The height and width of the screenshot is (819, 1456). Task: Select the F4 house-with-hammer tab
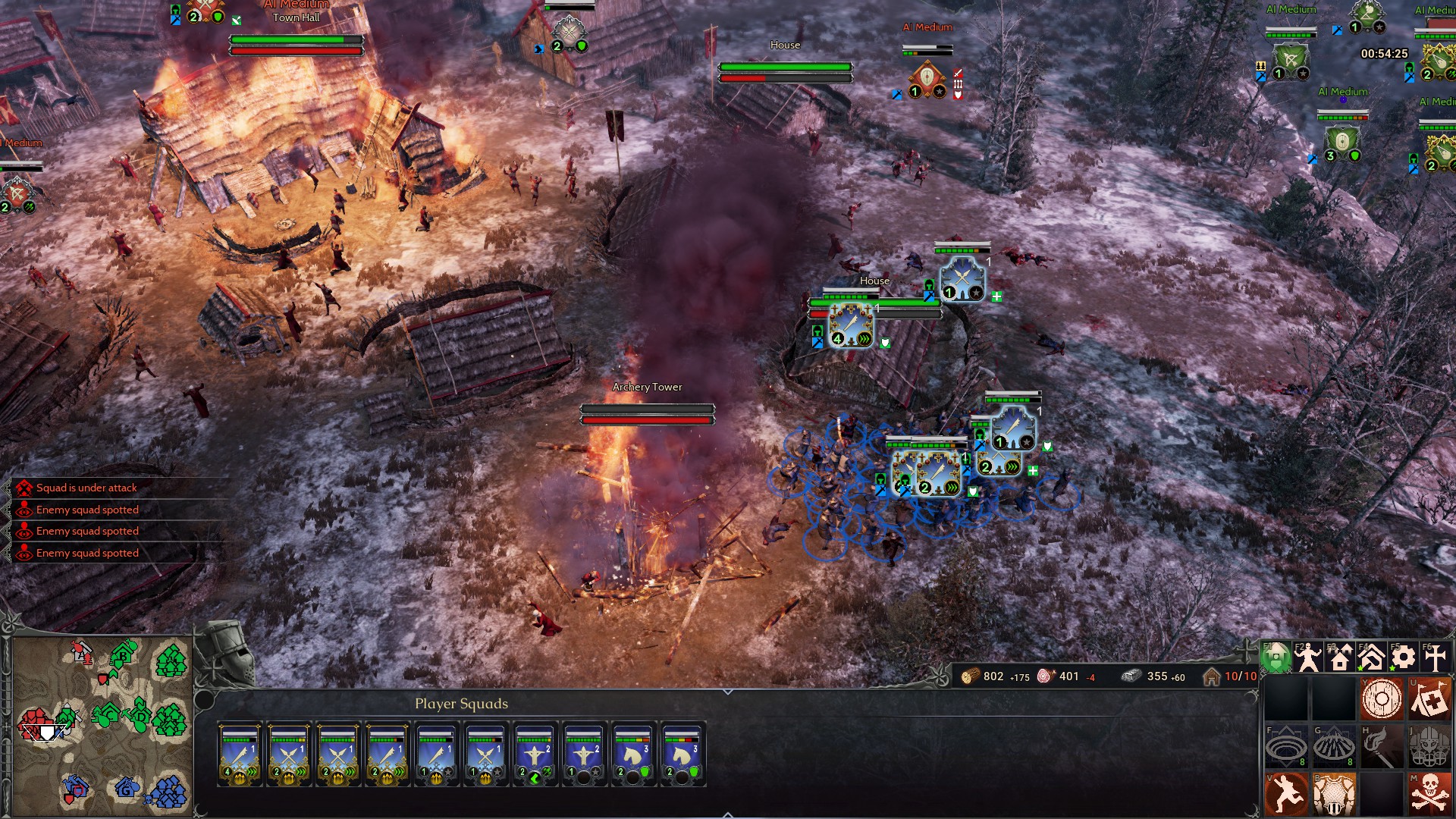[x=1371, y=657]
